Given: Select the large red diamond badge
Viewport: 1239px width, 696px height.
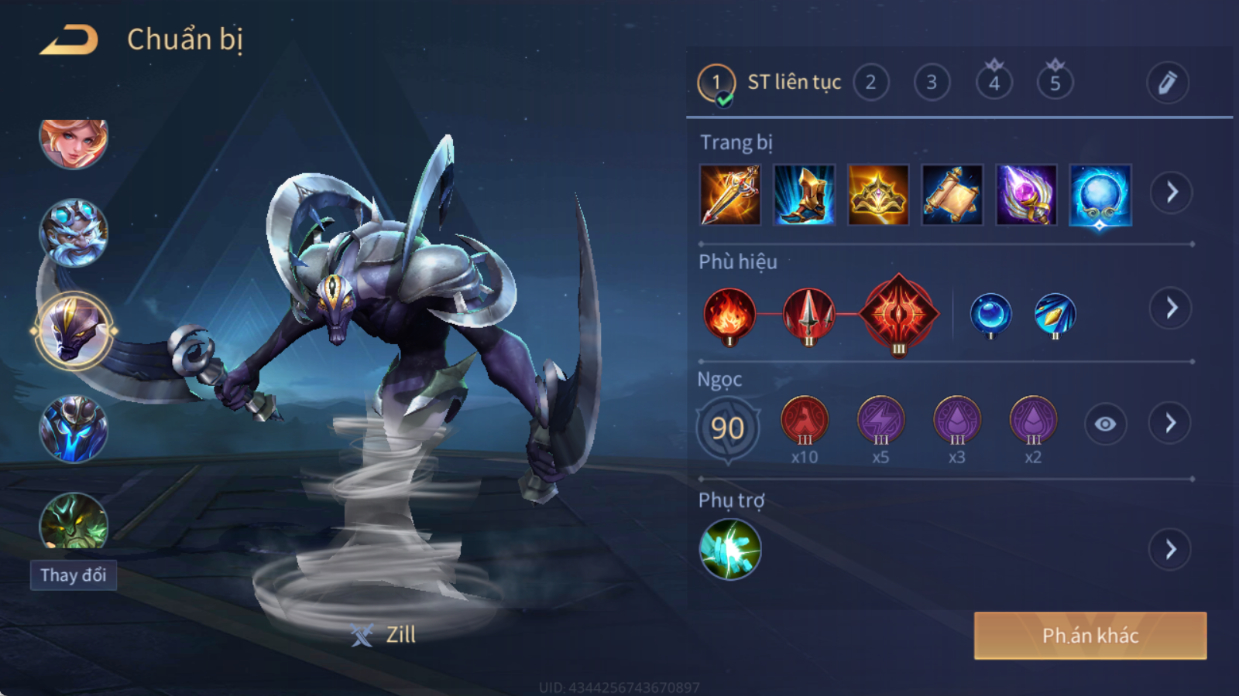Looking at the screenshot, I should (x=899, y=314).
